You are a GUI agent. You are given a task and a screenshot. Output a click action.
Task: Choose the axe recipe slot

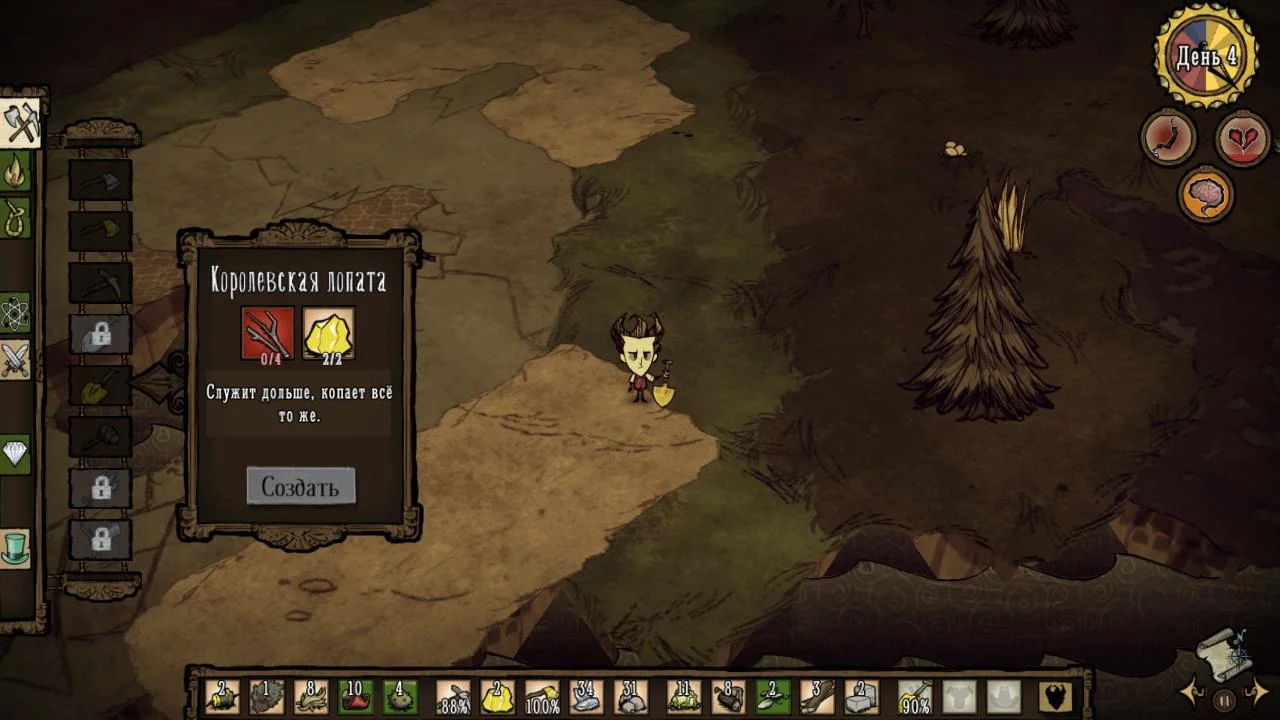[100, 180]
